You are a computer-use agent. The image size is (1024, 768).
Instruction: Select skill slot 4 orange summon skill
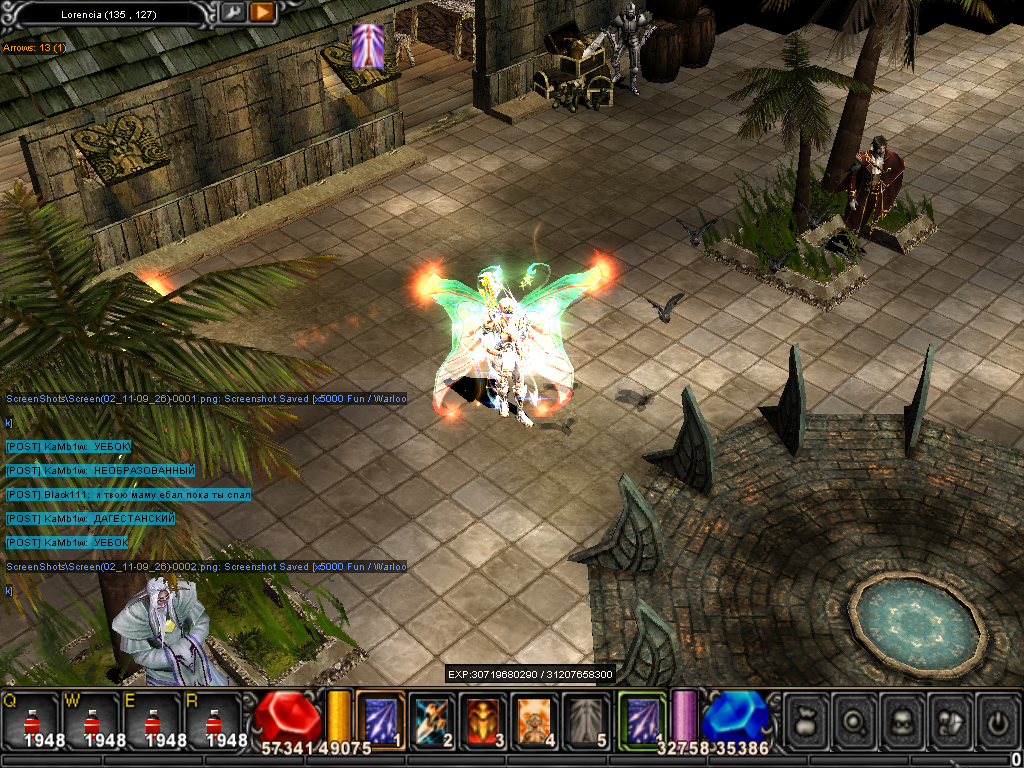535,720
